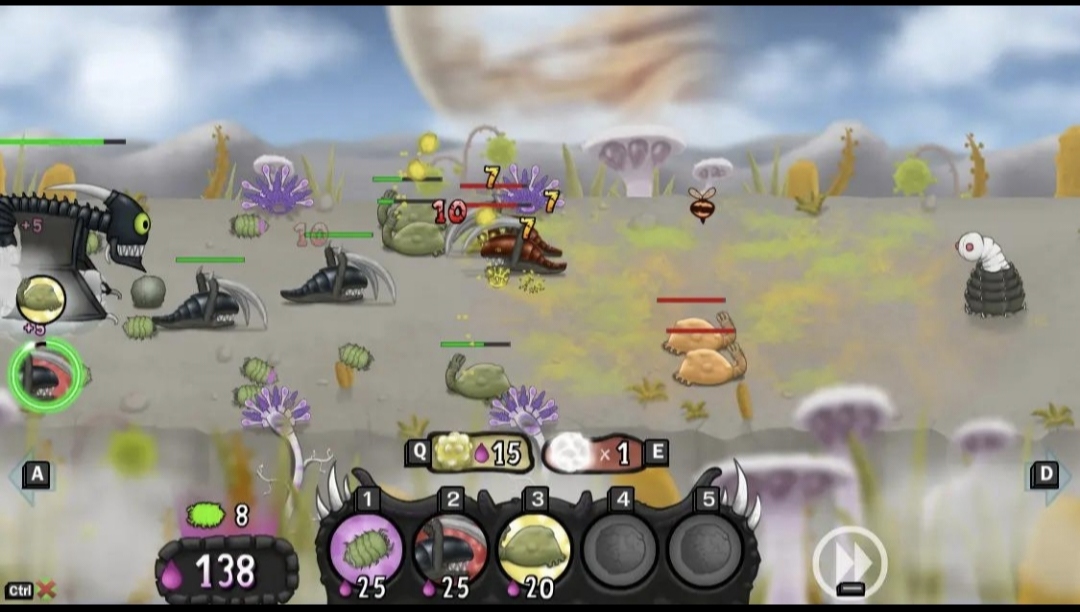Move the view right using the D arrow
The width and height of the screenshot is (1080, 612).
(x=1045, y=474)
